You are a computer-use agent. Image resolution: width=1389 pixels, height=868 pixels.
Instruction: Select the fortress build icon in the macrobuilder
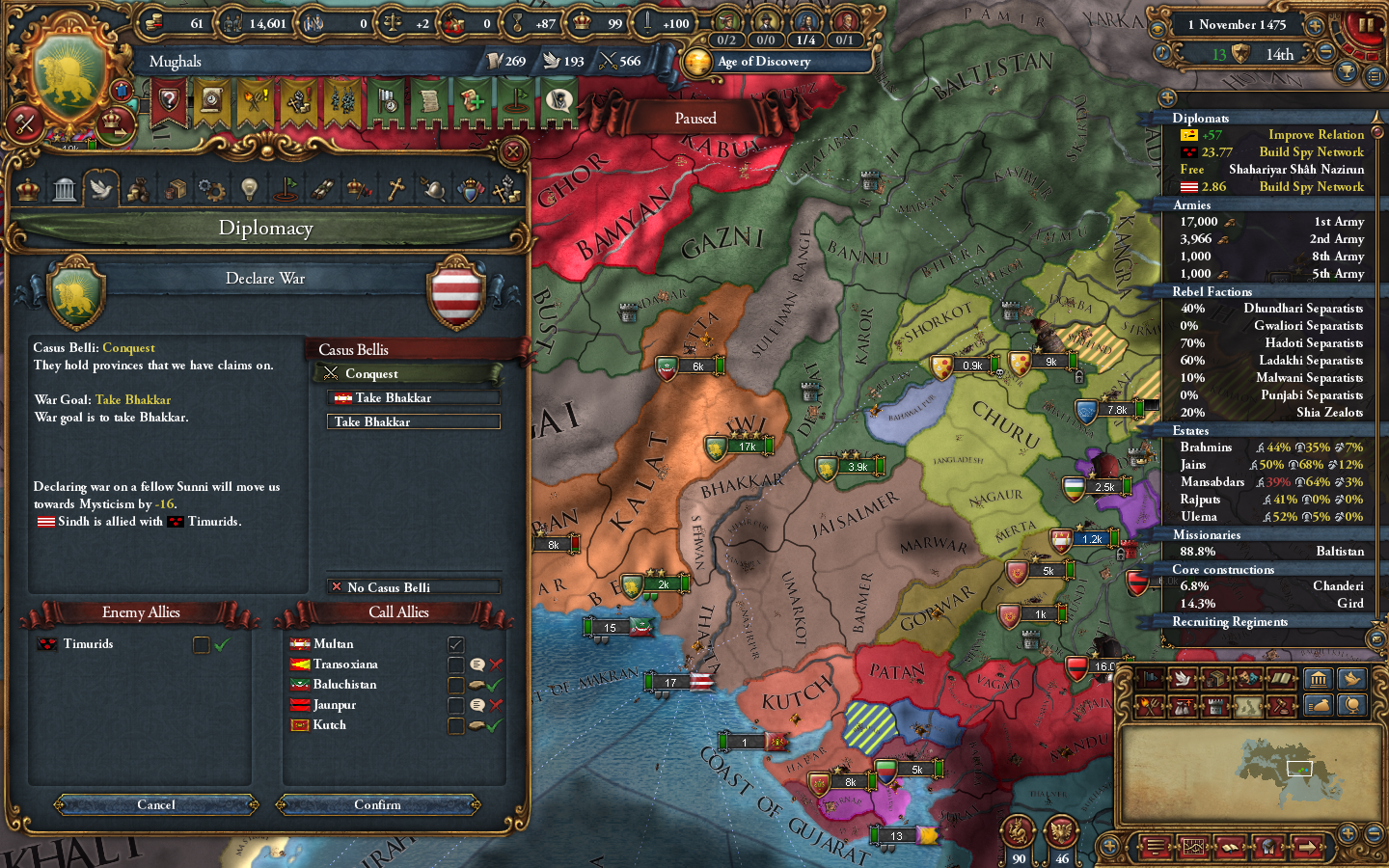coord(1215,705)
